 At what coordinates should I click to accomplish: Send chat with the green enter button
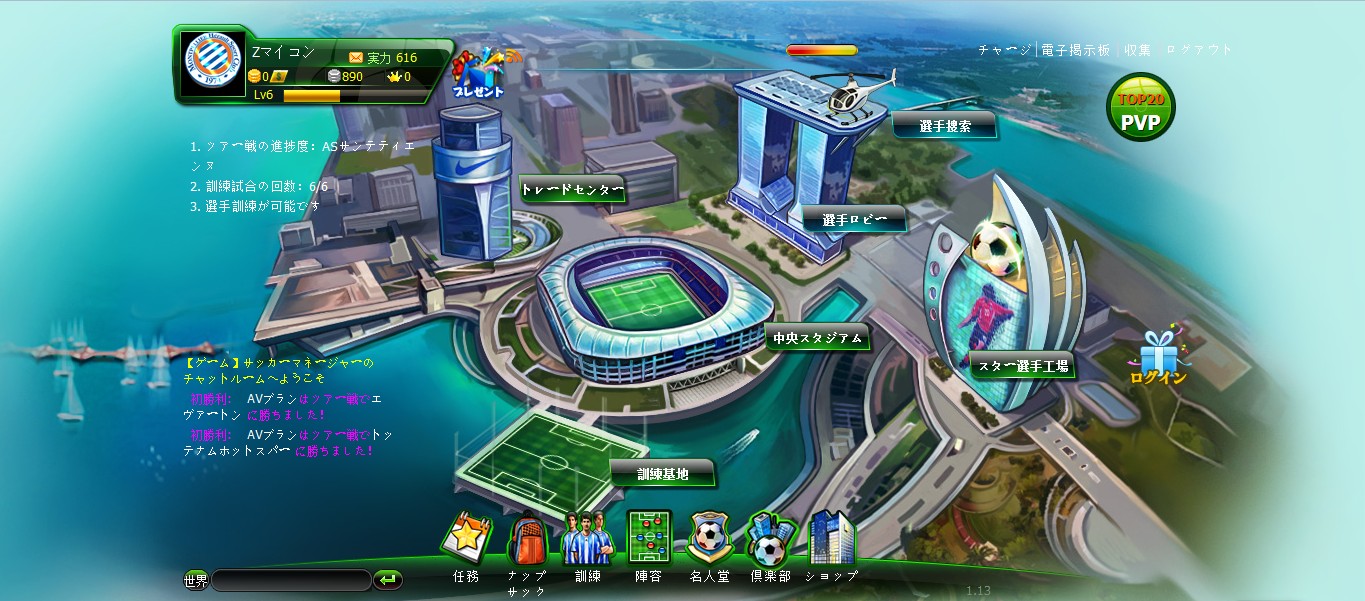(388, 580)
